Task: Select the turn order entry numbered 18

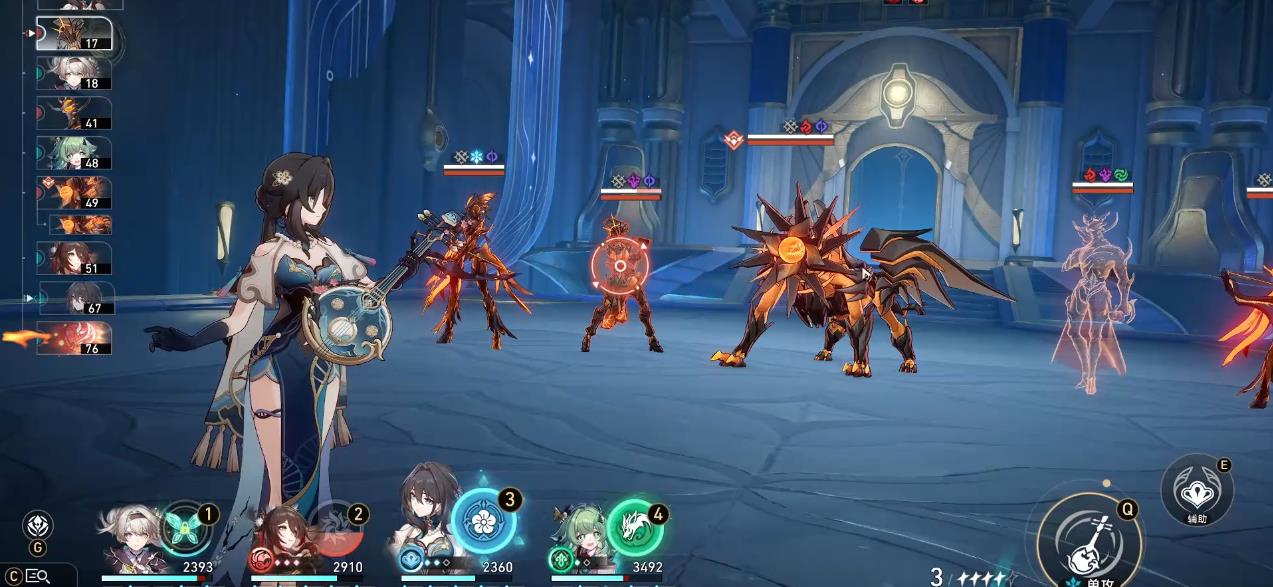Action: pos(74,74)
